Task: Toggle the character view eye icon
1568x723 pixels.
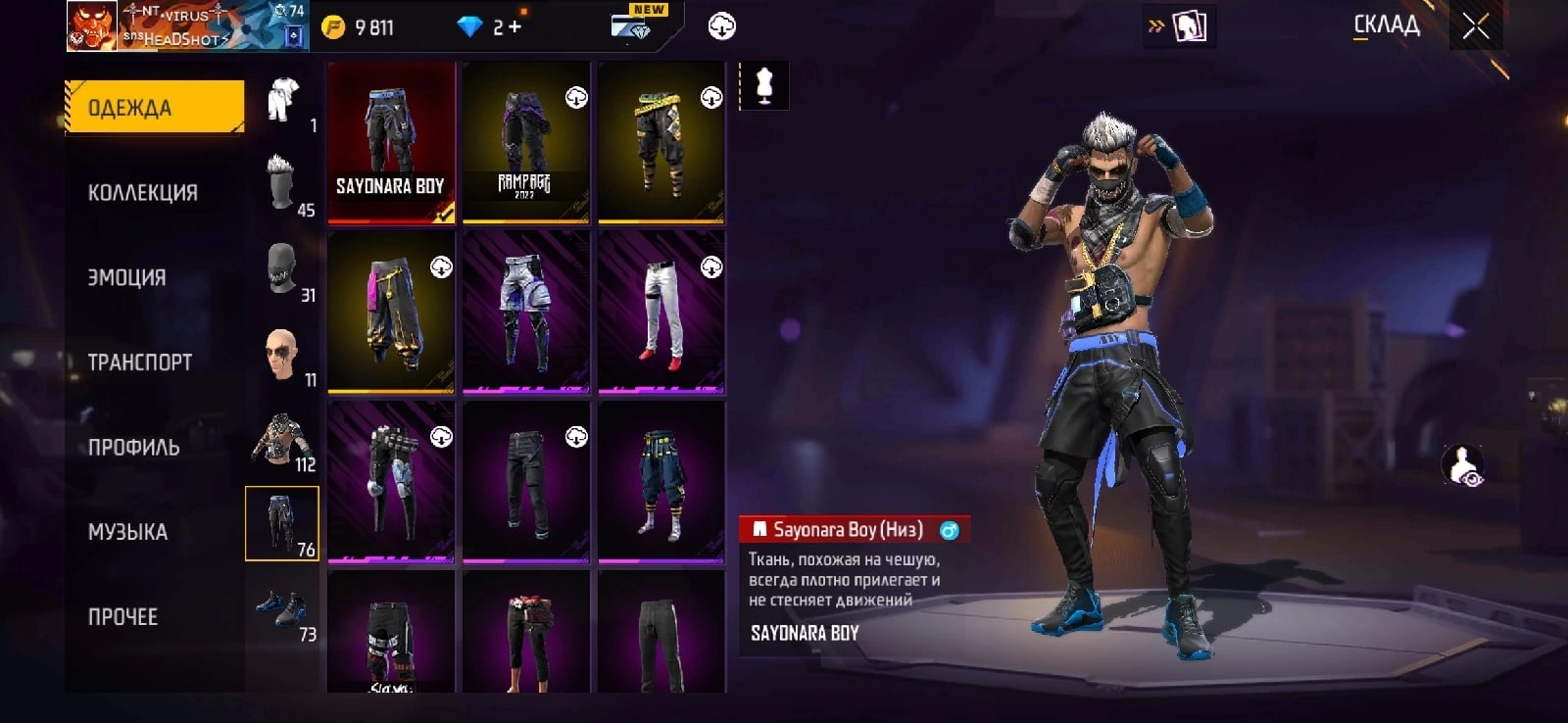Action: click(1463, 465)
